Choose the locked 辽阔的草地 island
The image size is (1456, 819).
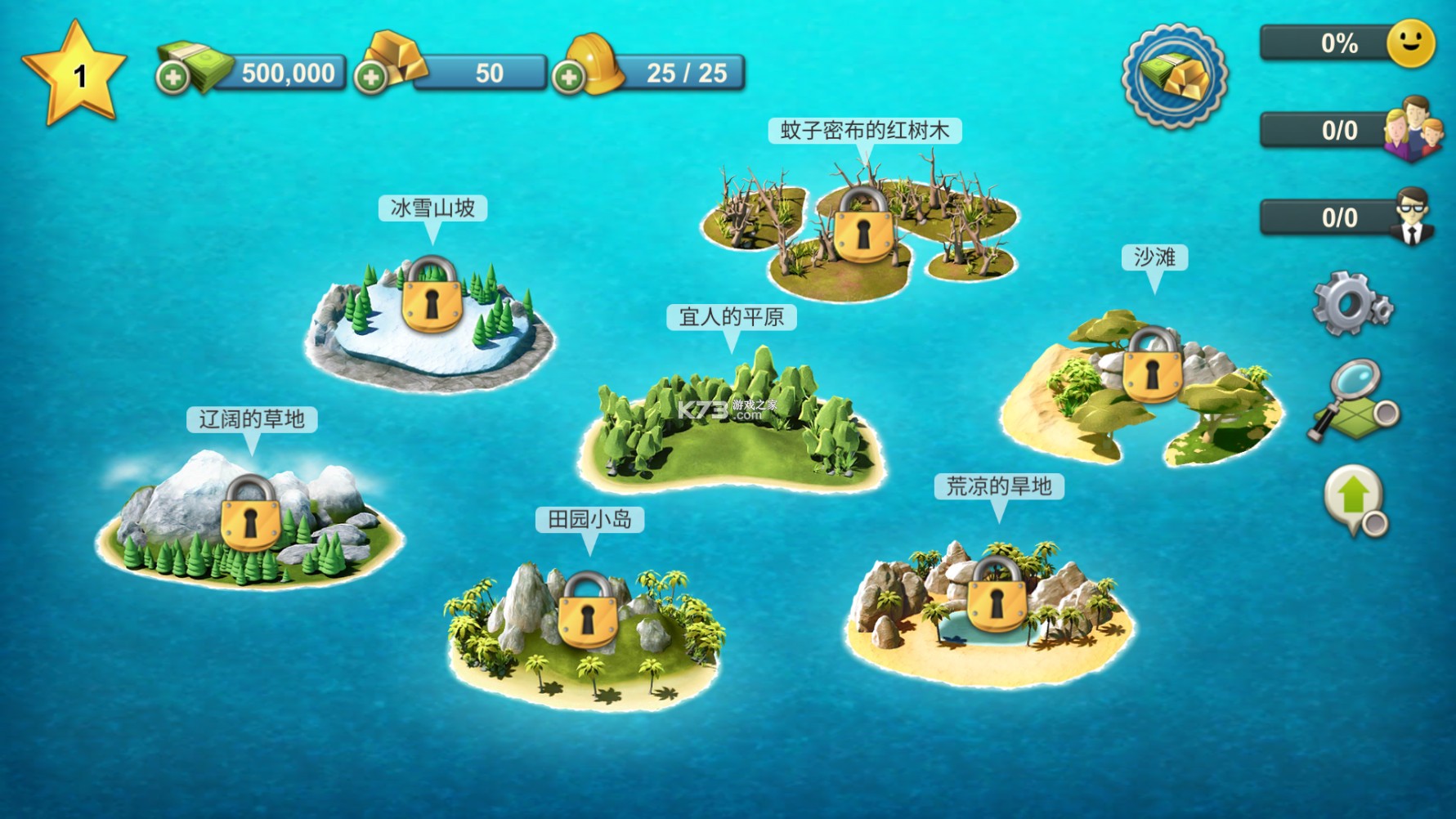(x=250, y=519)
